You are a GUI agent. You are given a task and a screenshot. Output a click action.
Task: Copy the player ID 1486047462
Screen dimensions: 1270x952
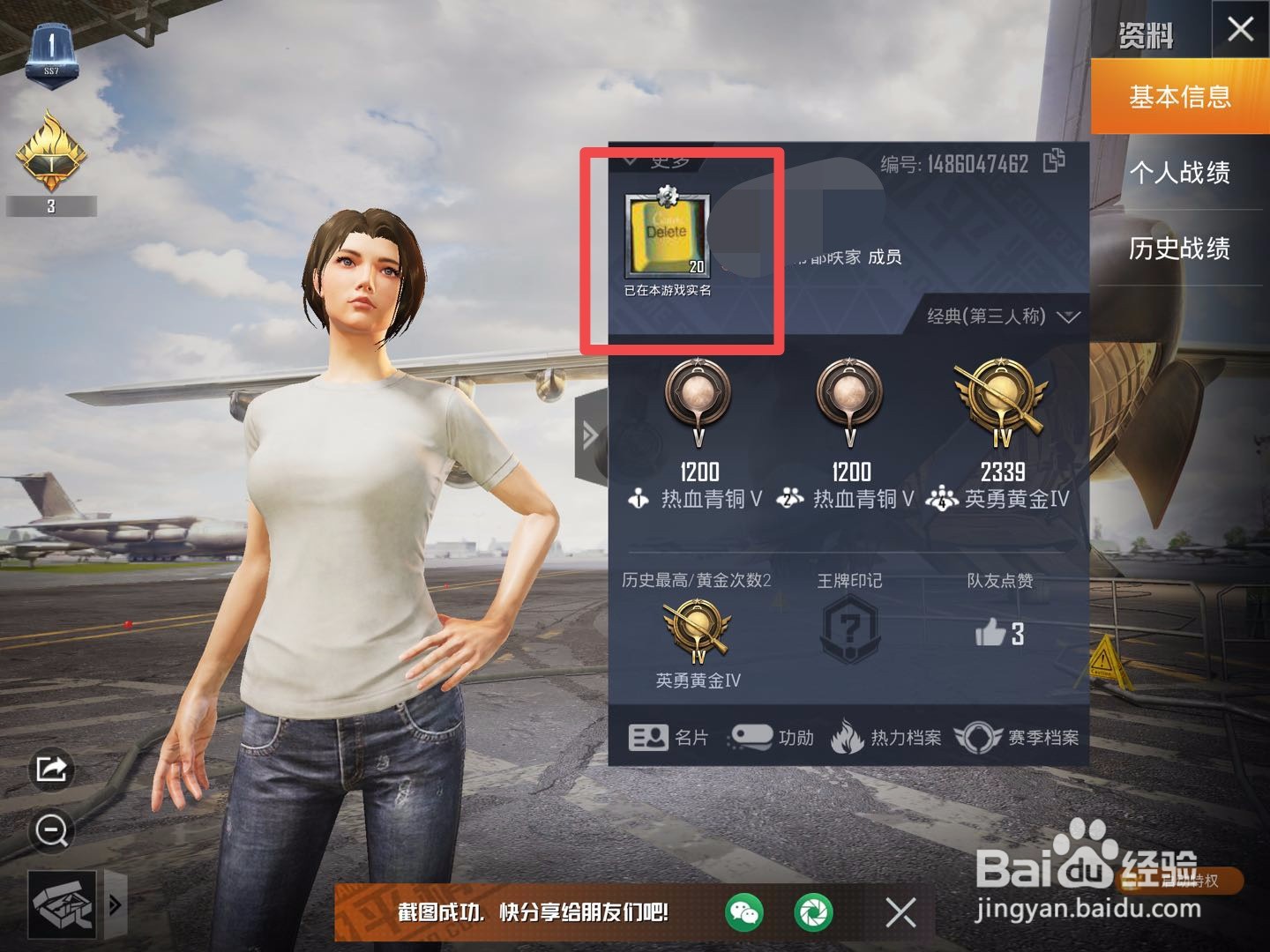(x=1053, y=162)
